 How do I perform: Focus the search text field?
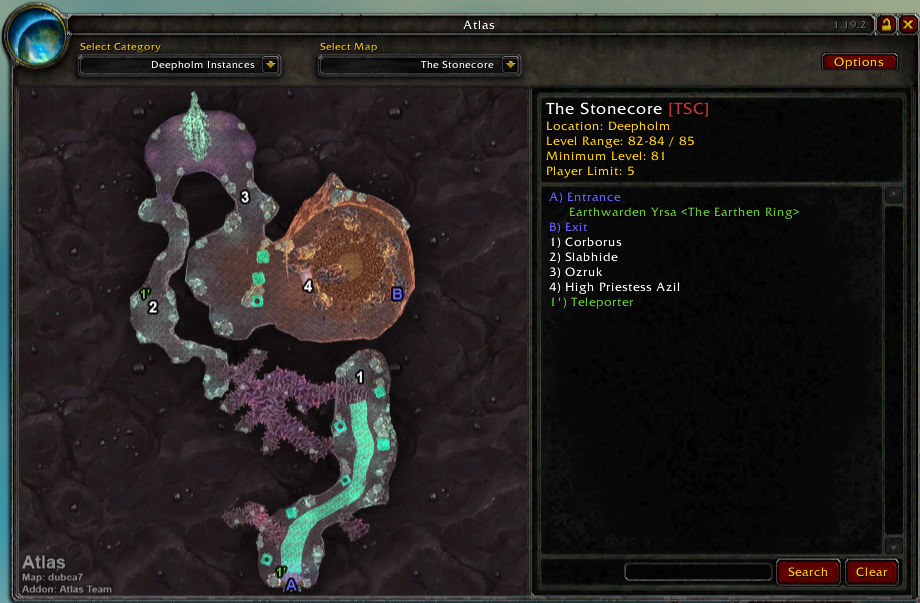tap(698, 572)
